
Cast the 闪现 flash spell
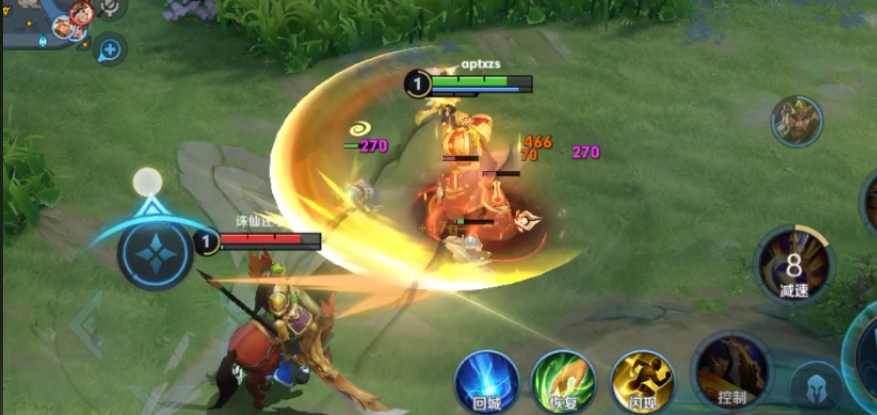(641, 381)
